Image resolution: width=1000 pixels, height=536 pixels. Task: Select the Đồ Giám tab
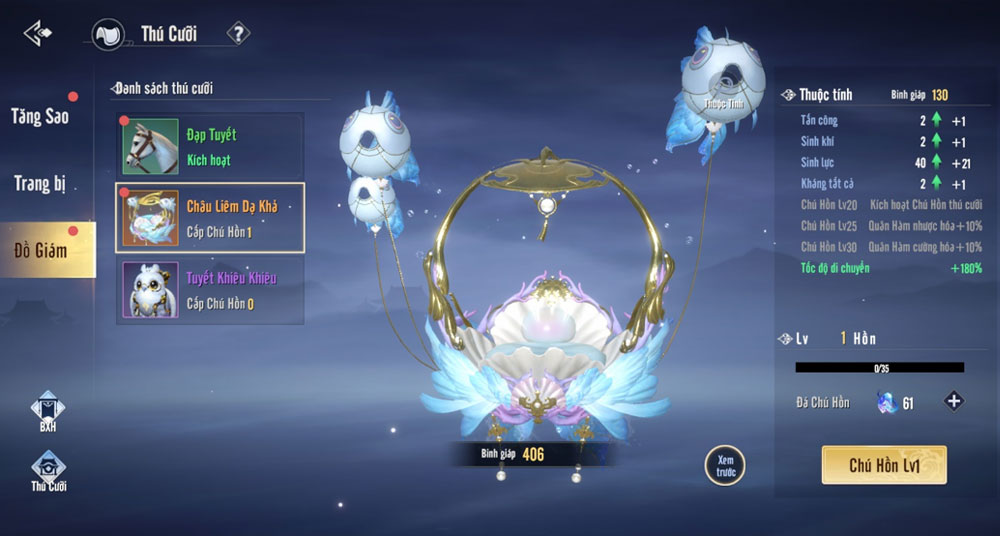[x=41, y=249]
